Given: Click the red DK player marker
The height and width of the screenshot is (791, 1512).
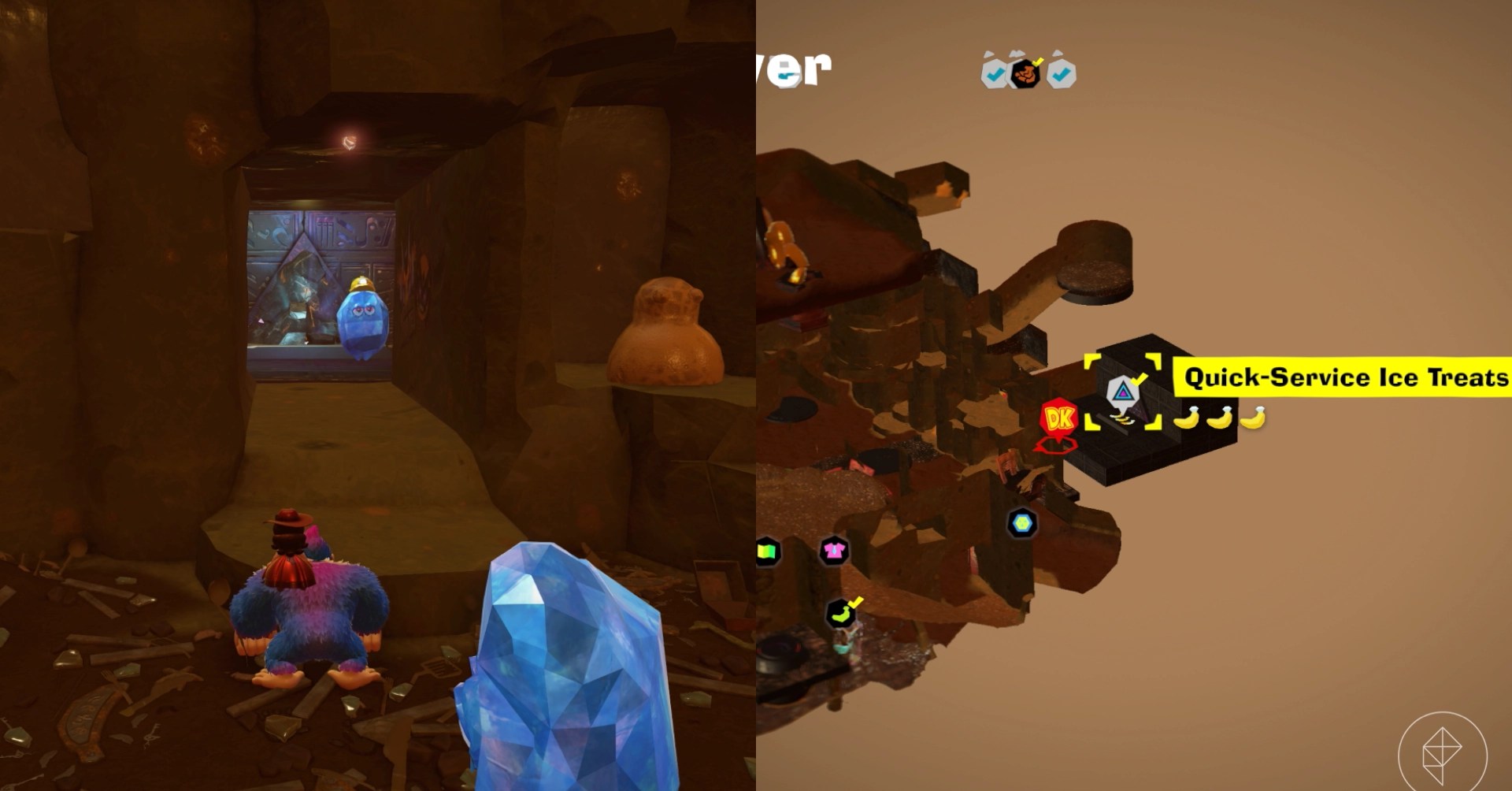Looking at the screenshot, I should pos(1059,420).
